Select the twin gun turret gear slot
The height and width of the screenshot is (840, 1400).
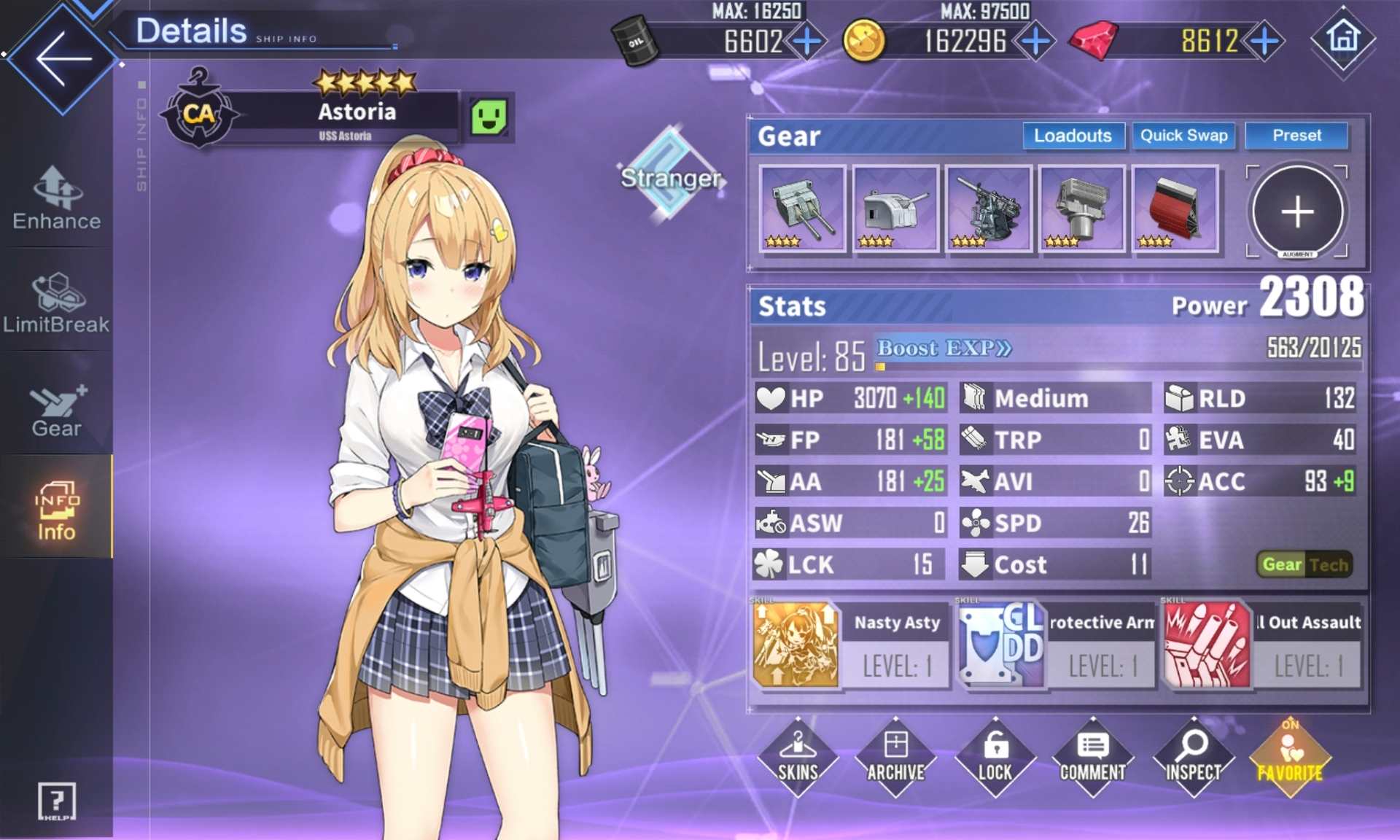(803, 209)
